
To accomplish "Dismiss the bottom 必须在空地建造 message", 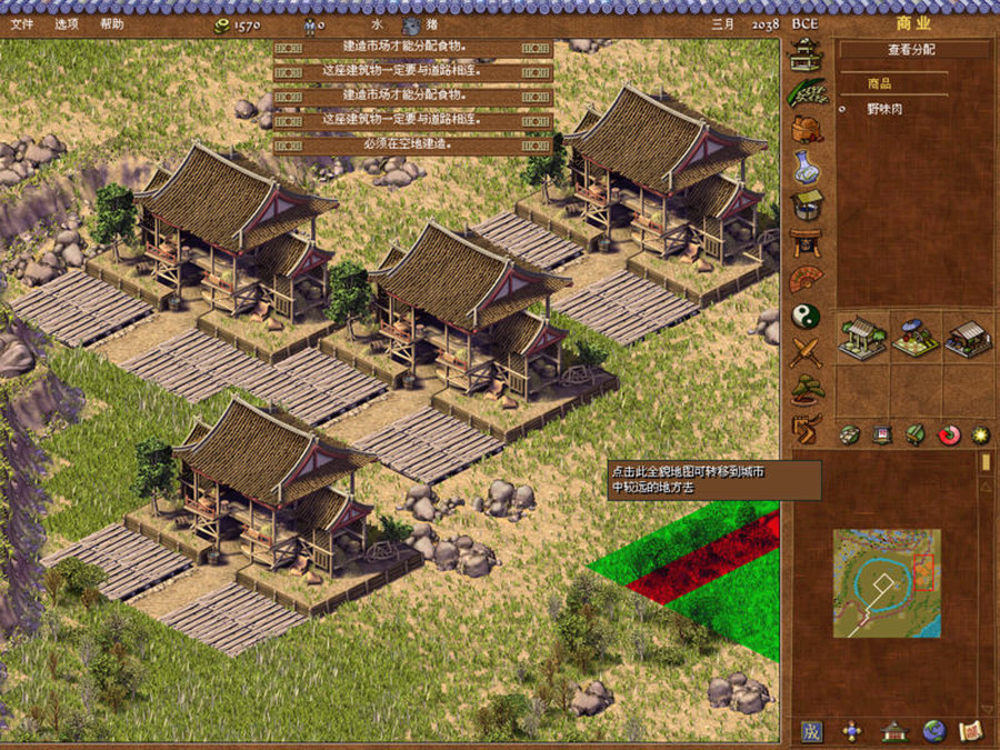I will (x=412, y=145).
